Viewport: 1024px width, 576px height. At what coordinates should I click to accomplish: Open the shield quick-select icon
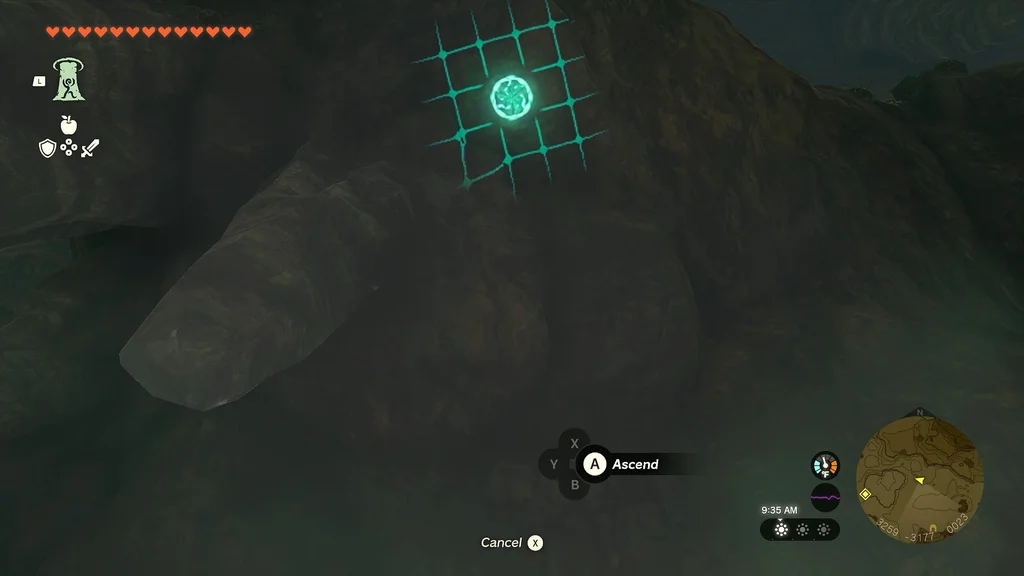46,149
